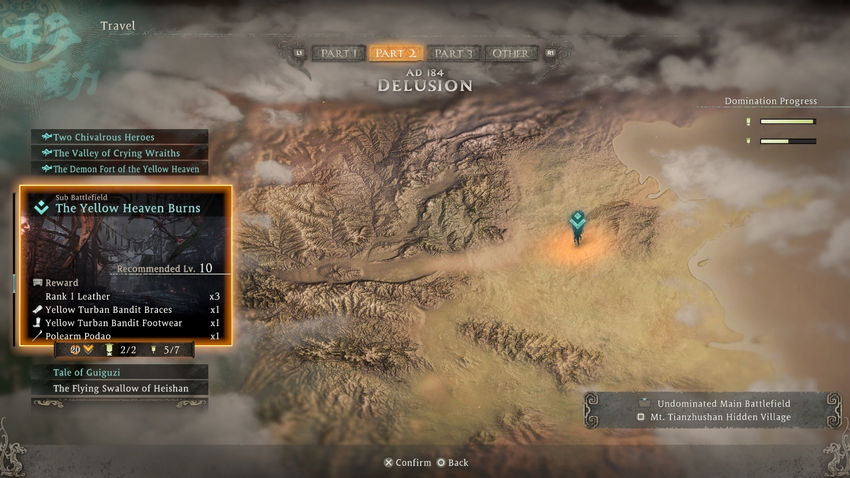Image resolution: width=850 pixels, height=478 pixels.
Task: Select The Yellow Heaven Burns sub battlefield
Action: coord(126,208)
